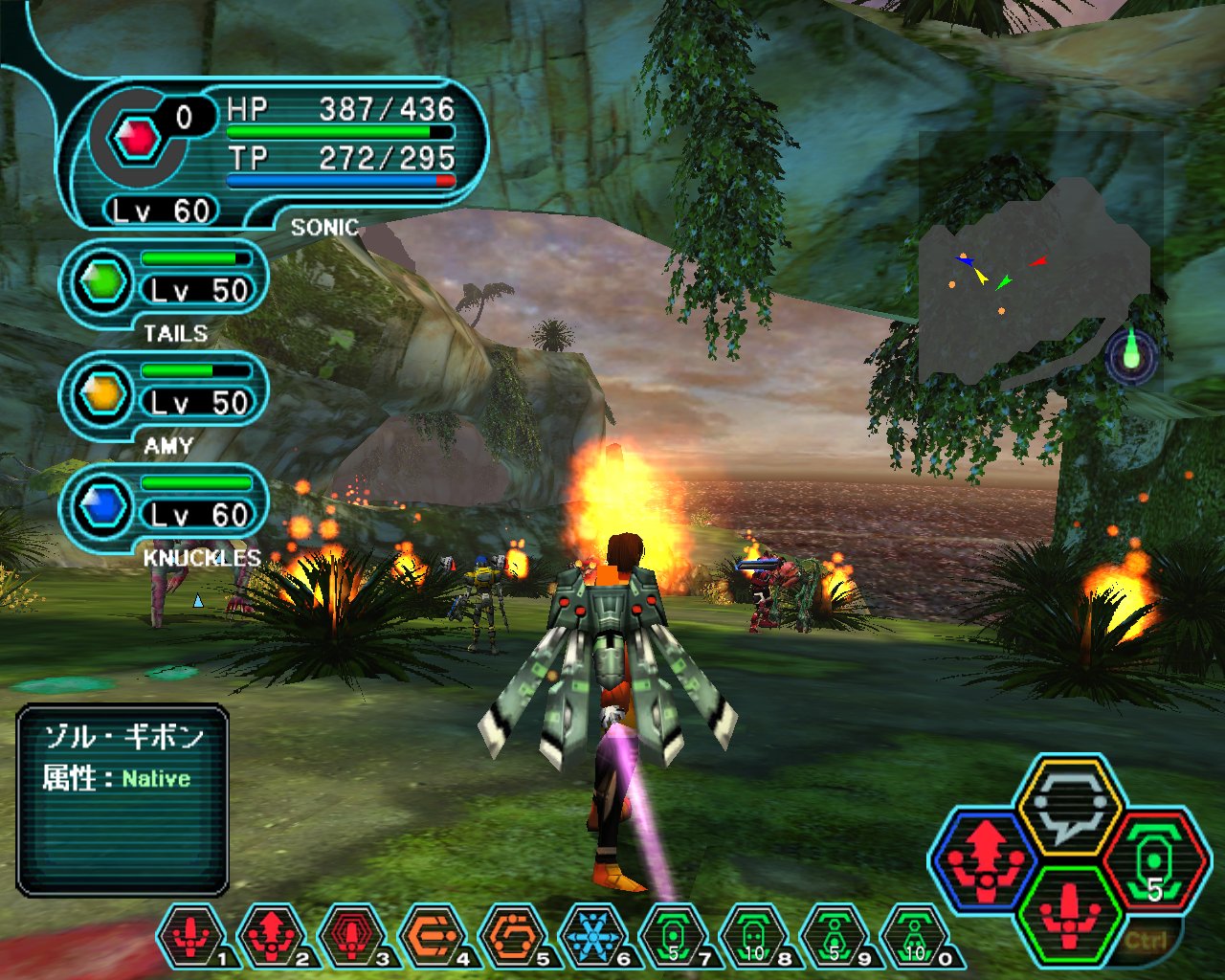Click the enemy target info window
1225x980 pixels.
click(122, 800)
